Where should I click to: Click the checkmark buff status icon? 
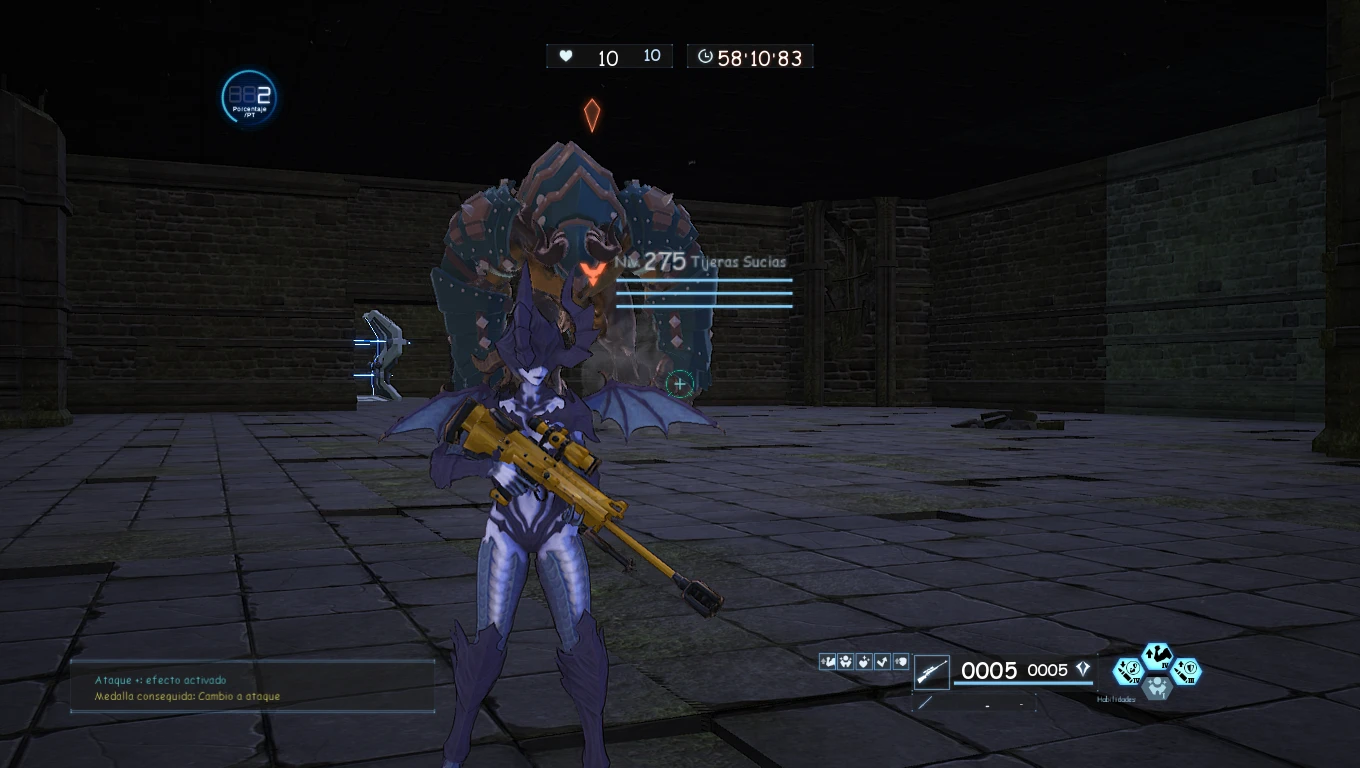click(x=882, y=661)
